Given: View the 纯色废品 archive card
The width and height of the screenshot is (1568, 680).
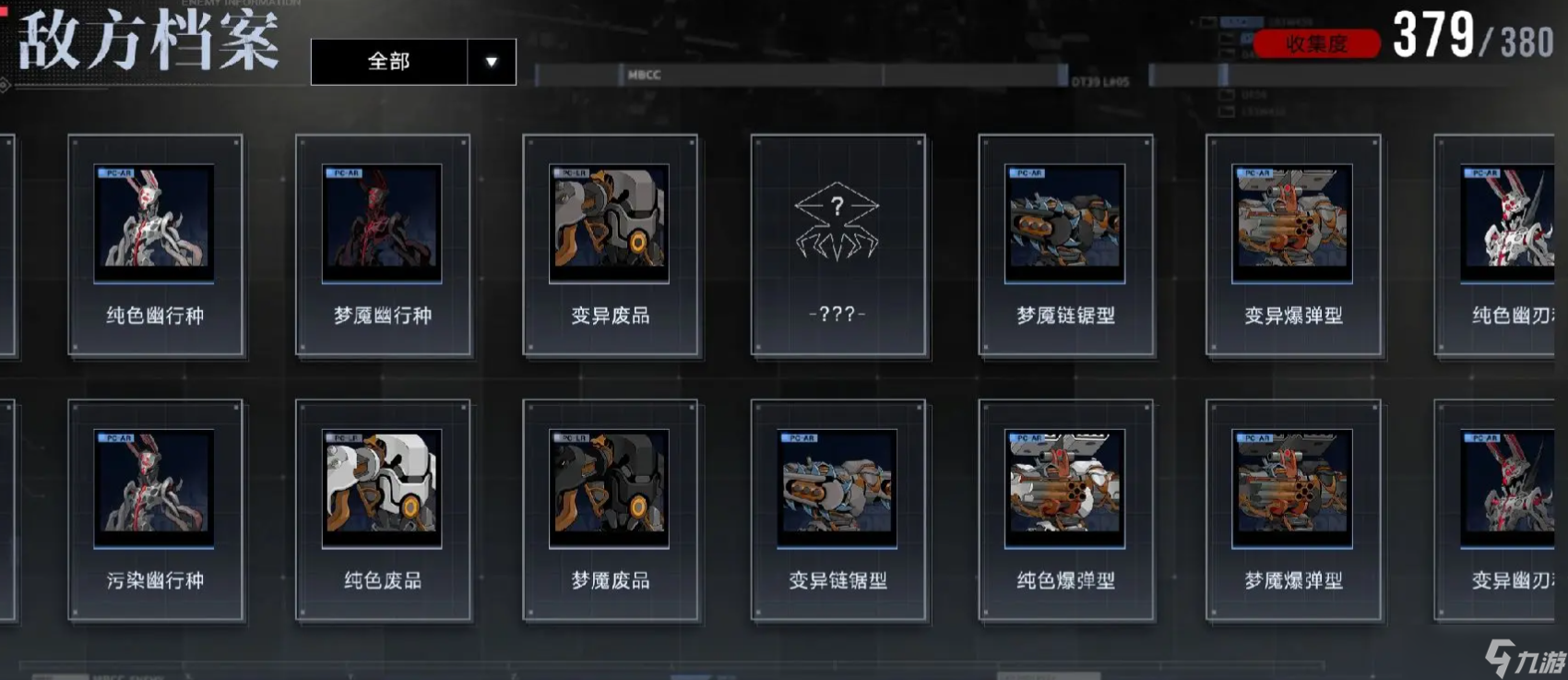Looking at the screenshot, I should 383,509.
